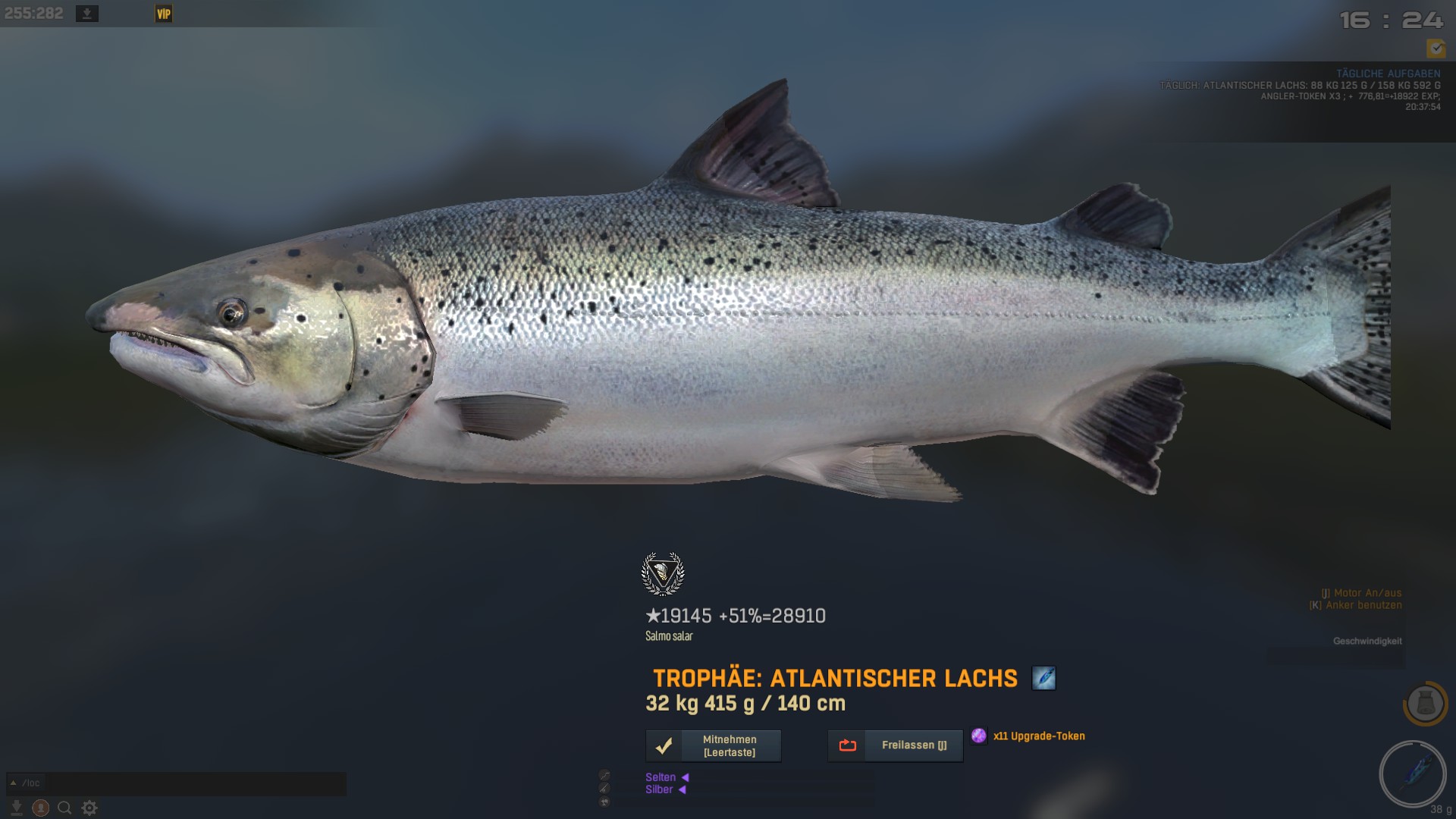Release the fish with Freilassen
The height and width of the screenshot is (819, 1456).
coord(895,745)
